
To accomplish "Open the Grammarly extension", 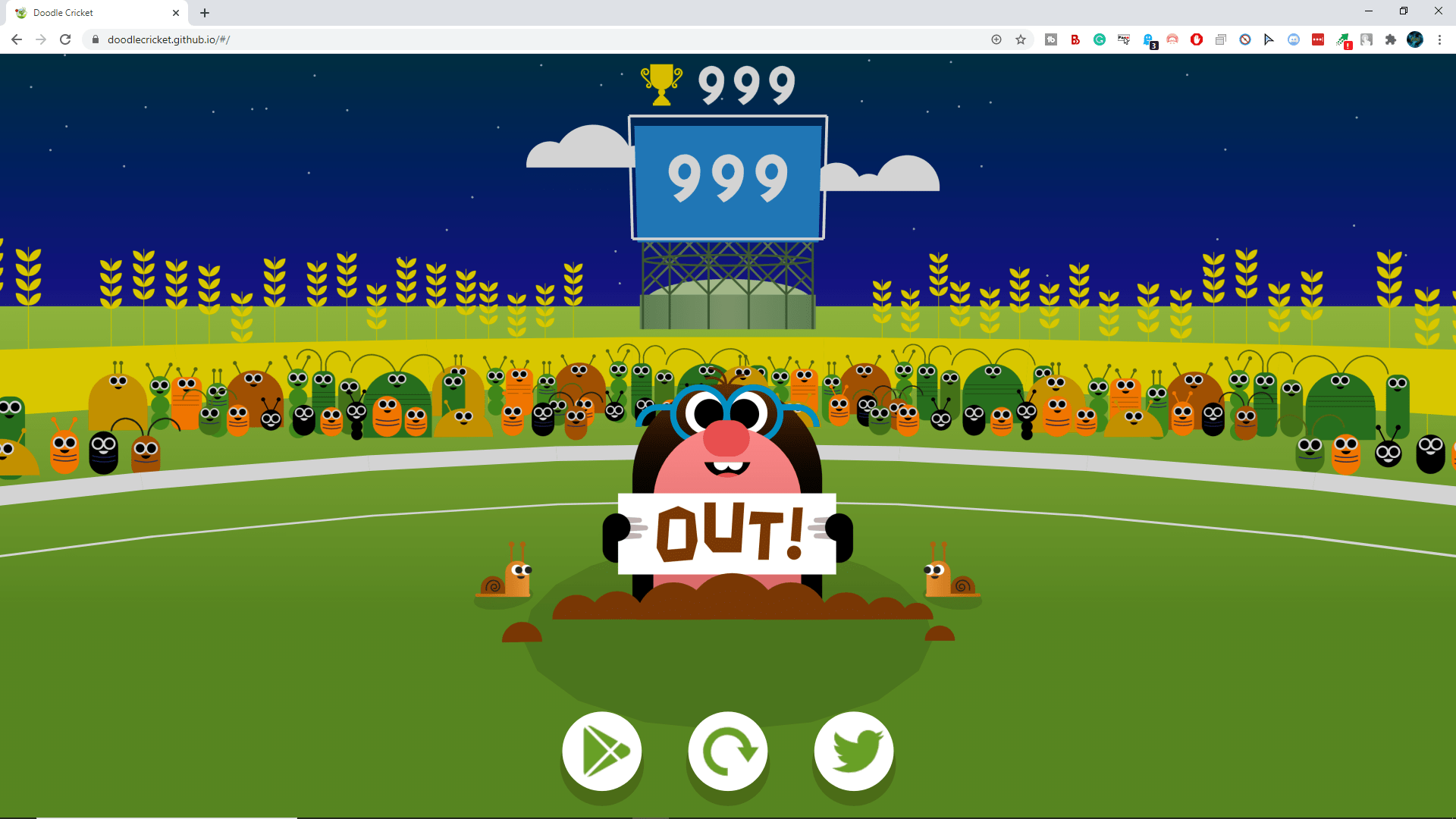I will pyautogui.click(x=1099, y=39).
